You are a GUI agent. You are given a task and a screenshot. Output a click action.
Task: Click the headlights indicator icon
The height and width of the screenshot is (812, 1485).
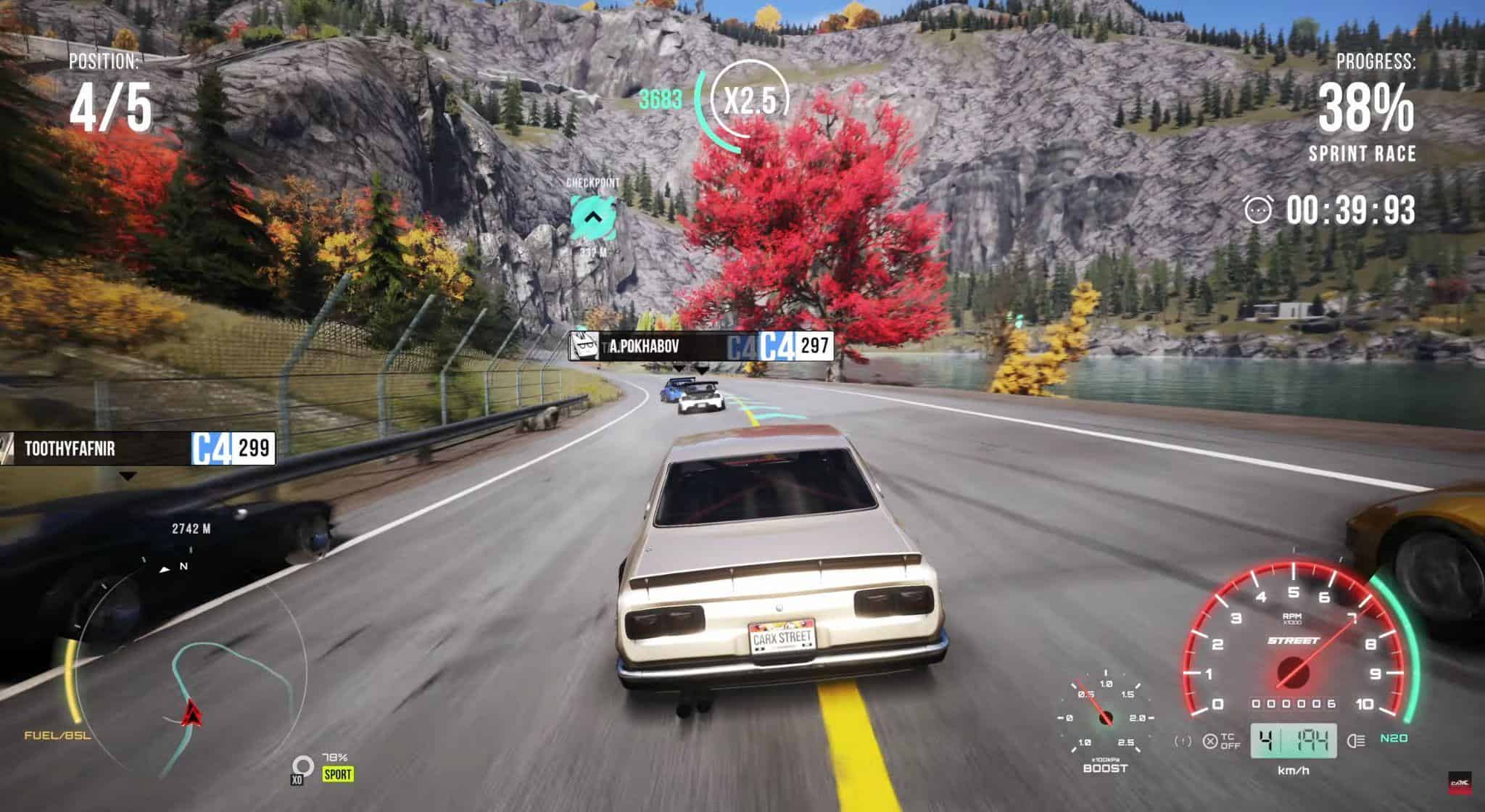[1355, 740]
